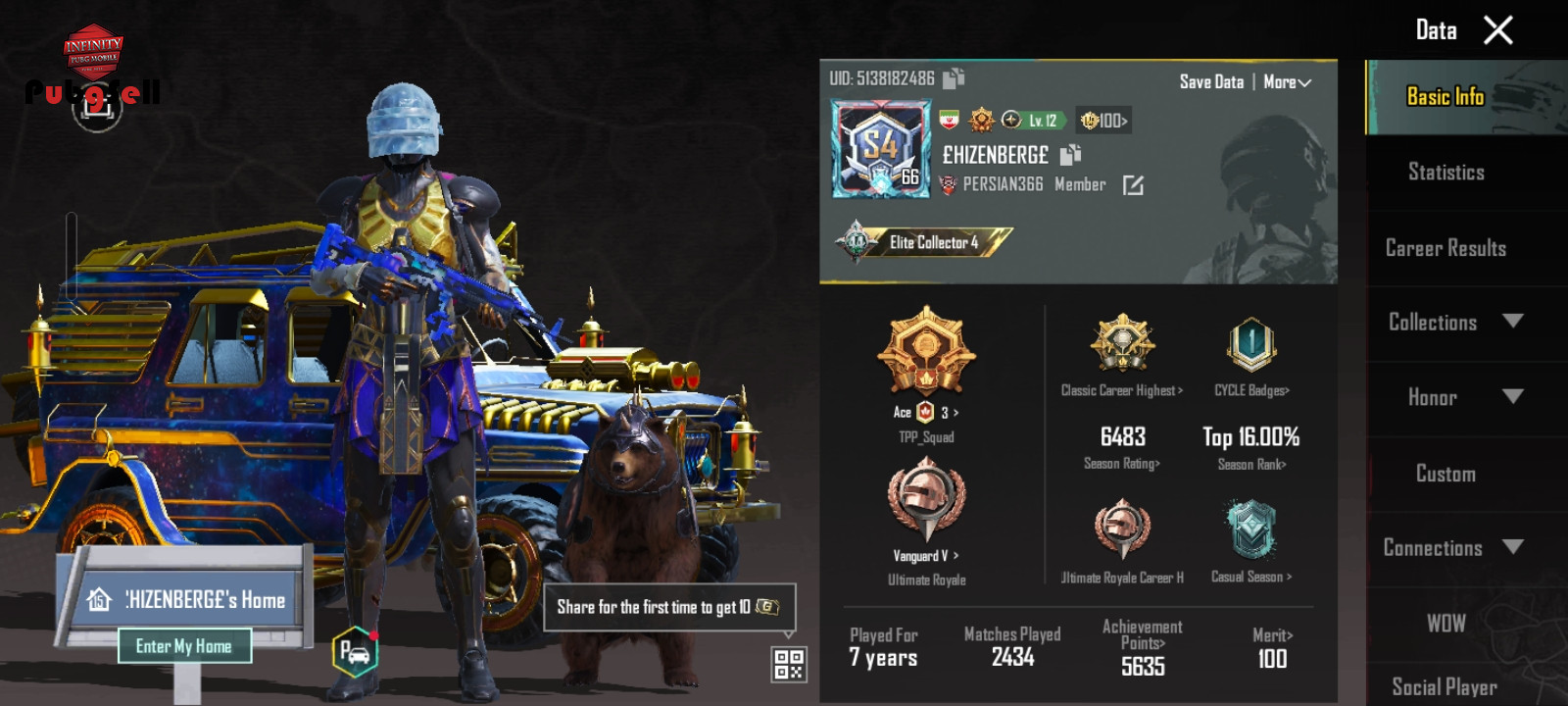Show the QR code
Image resolution: width=1568 pixels, height=706 pixels.
[x=789, y=664]
